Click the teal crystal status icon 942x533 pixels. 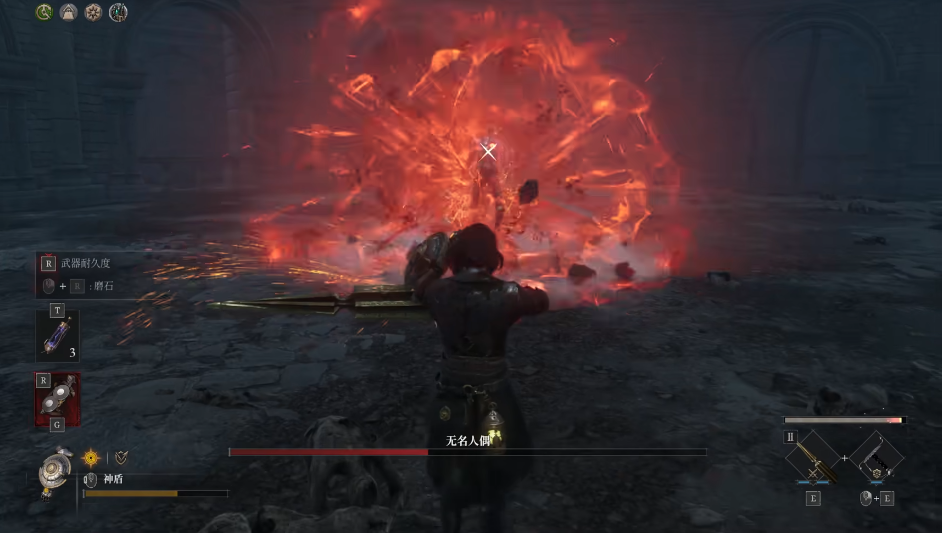point(118,12)
